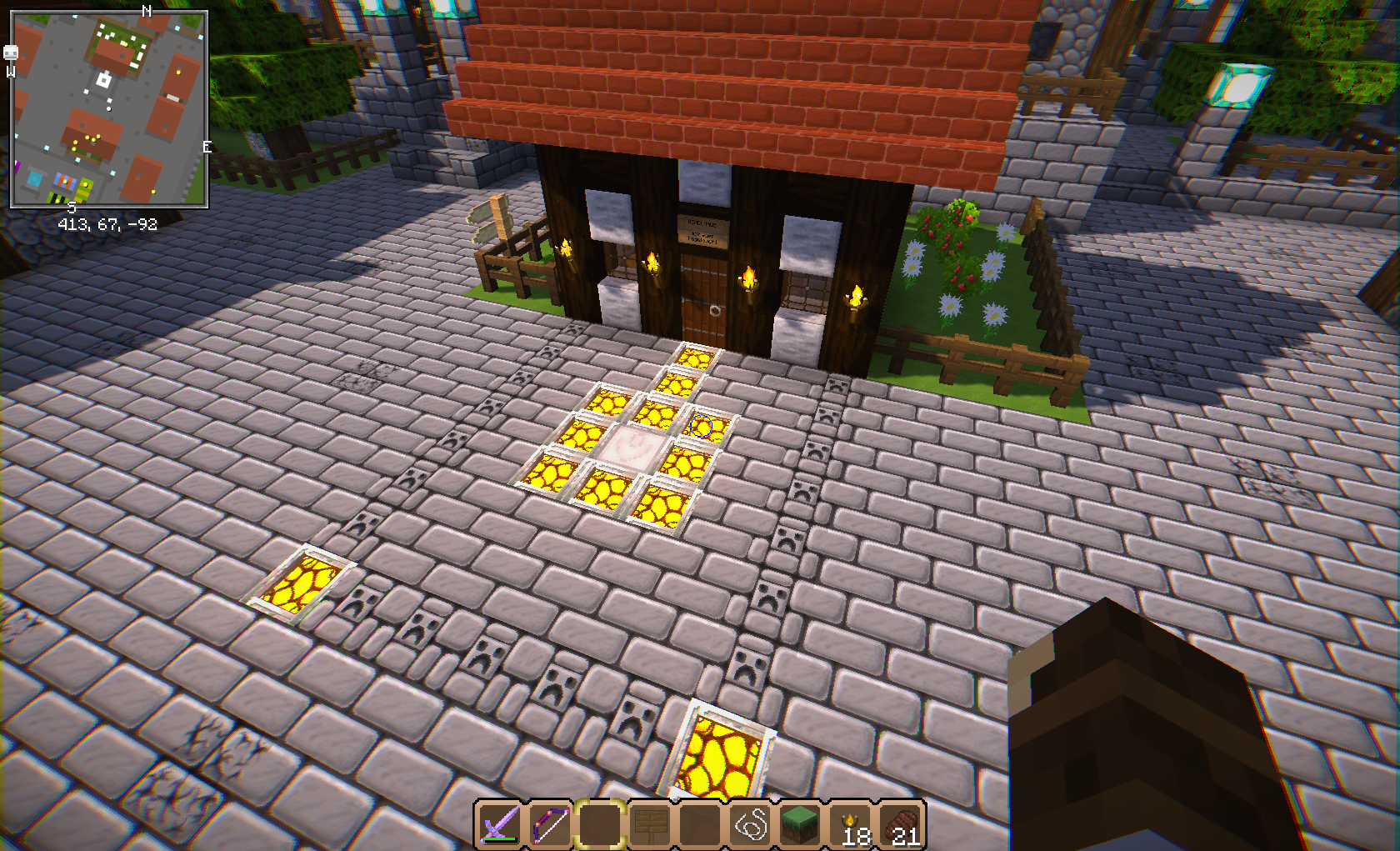Pick the grass block hotbar slot
Image resolution: width=1400 pixels, height=851 pixels.
click(800, 825)
